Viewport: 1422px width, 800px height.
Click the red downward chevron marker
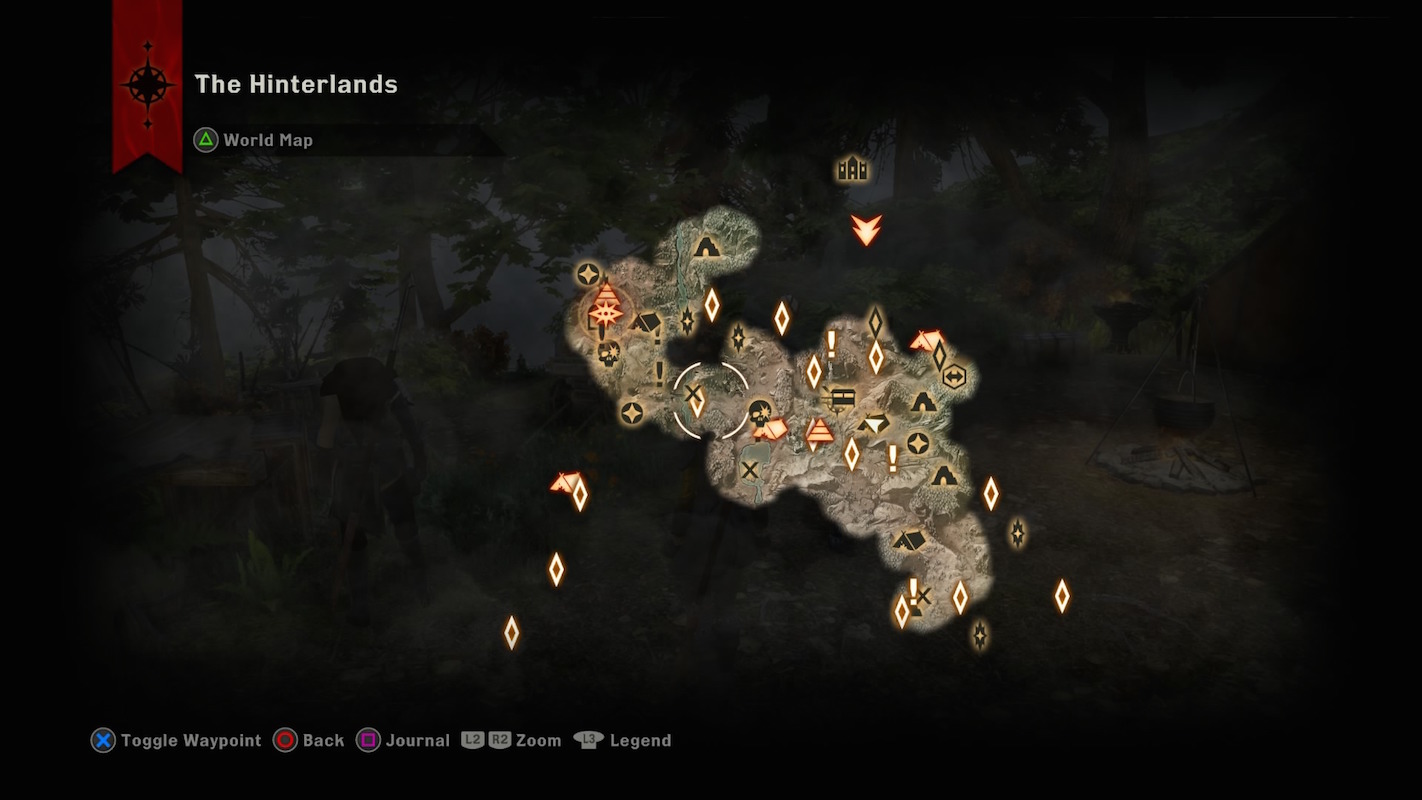[866, 229]
